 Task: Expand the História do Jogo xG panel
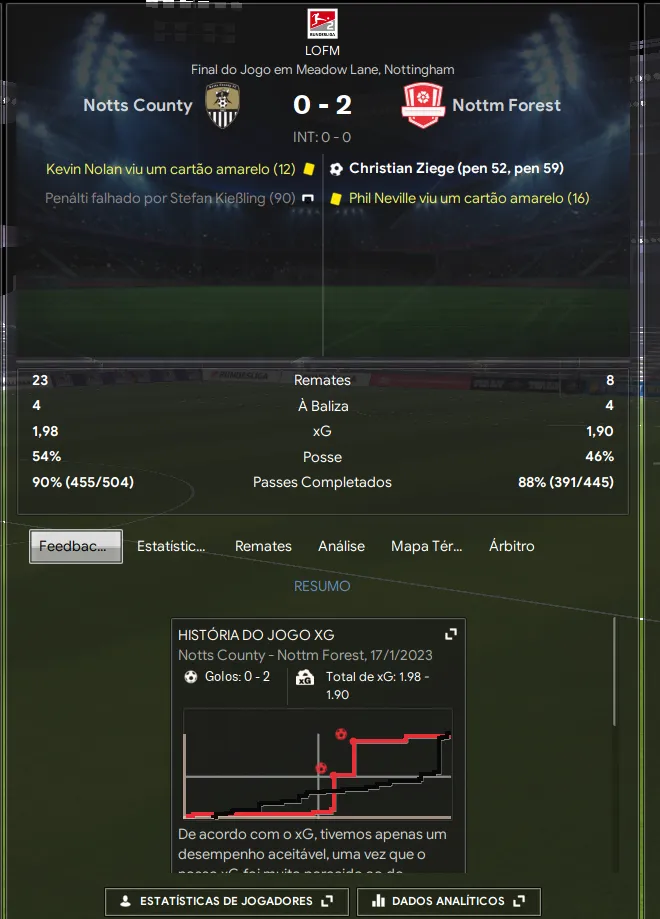pyautogui.click(x=451, y=634)
